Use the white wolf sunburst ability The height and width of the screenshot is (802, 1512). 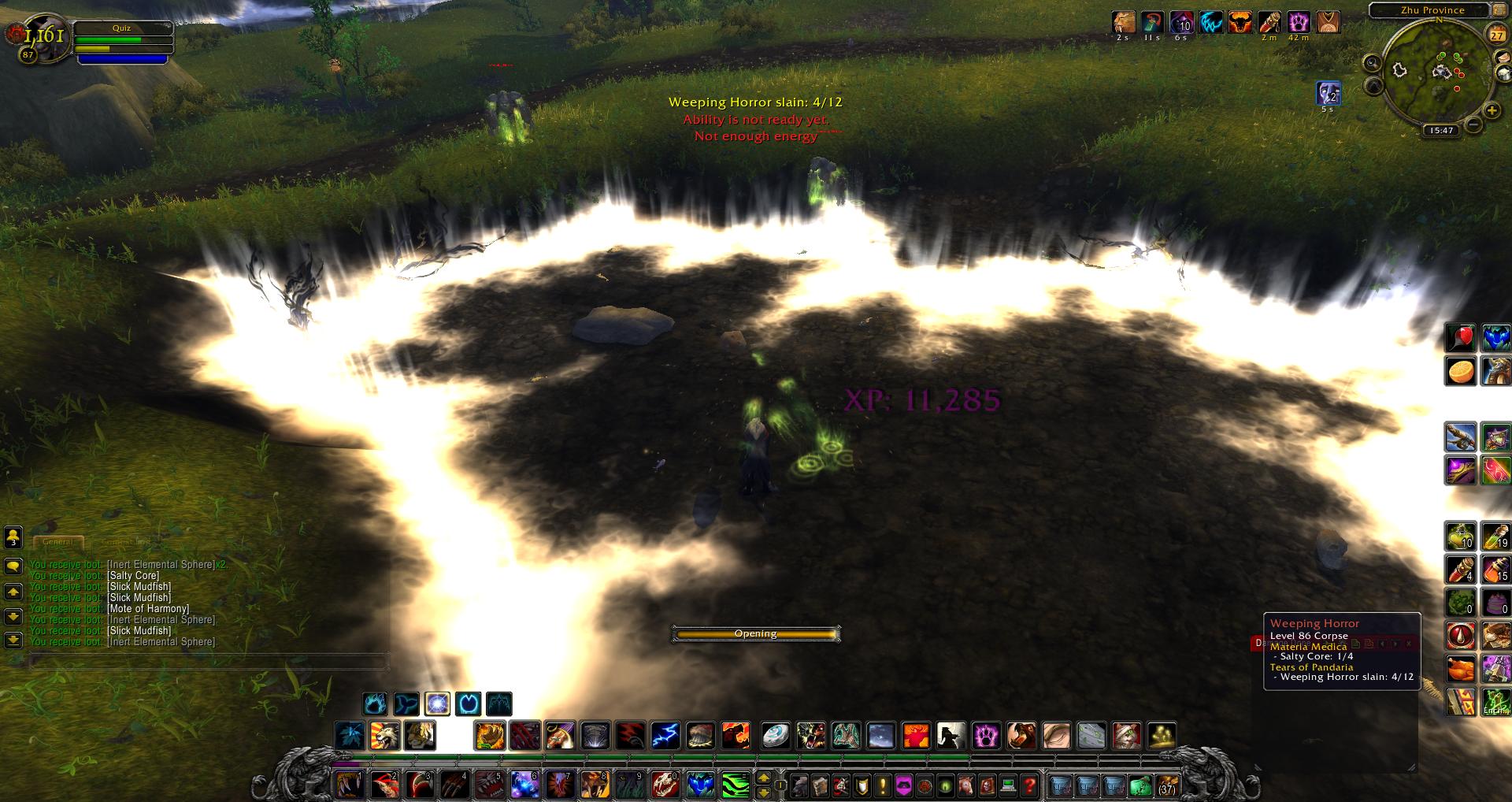[385, 736]
